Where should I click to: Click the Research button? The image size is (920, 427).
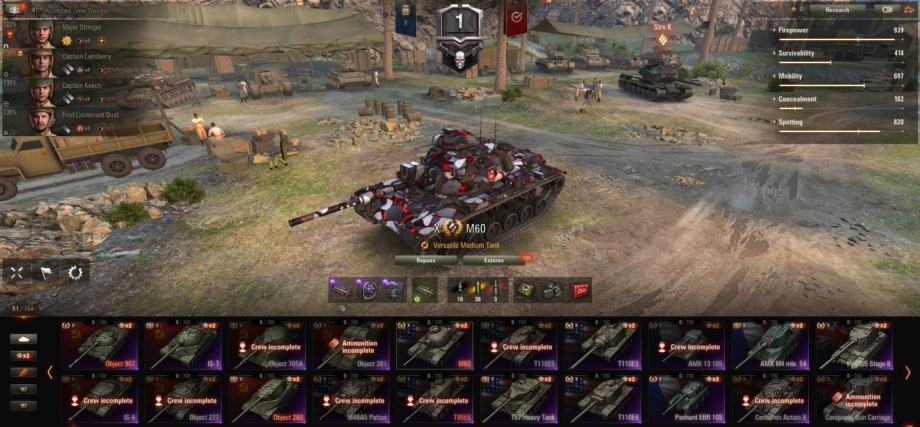click(x=837, y=9)
